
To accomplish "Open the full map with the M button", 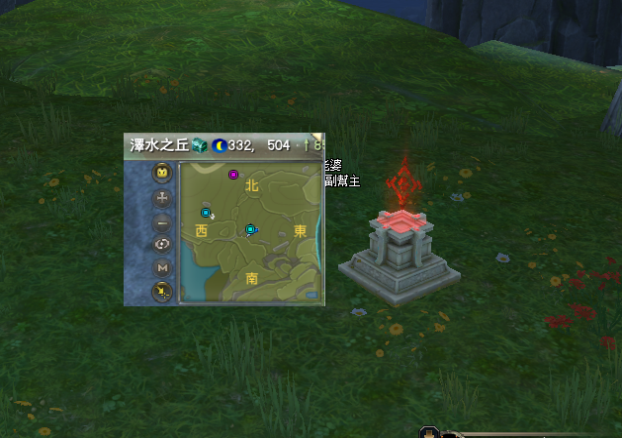I will pos(162,267).
